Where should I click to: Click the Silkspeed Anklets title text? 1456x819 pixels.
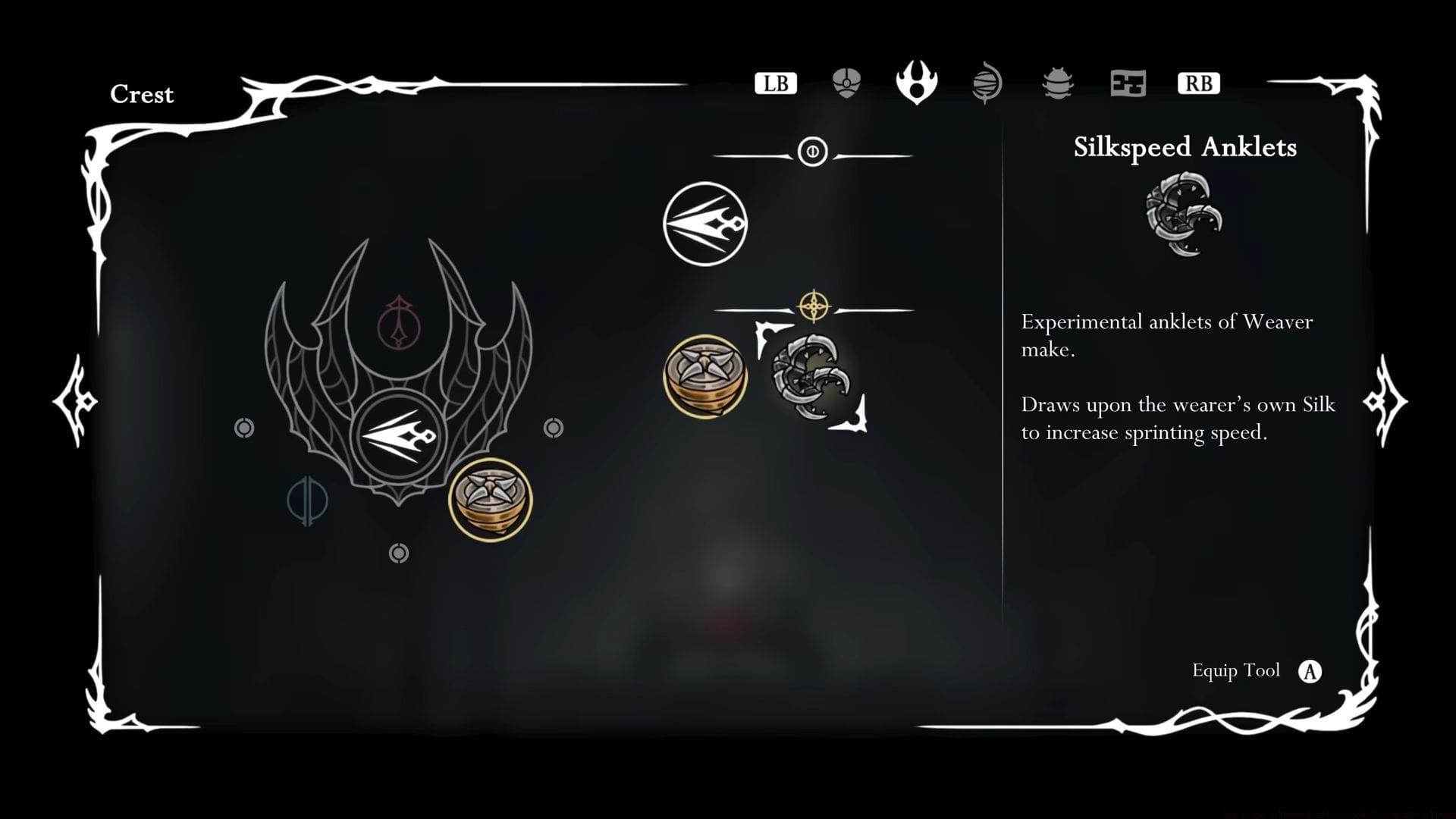click(x=1185, y=148)
